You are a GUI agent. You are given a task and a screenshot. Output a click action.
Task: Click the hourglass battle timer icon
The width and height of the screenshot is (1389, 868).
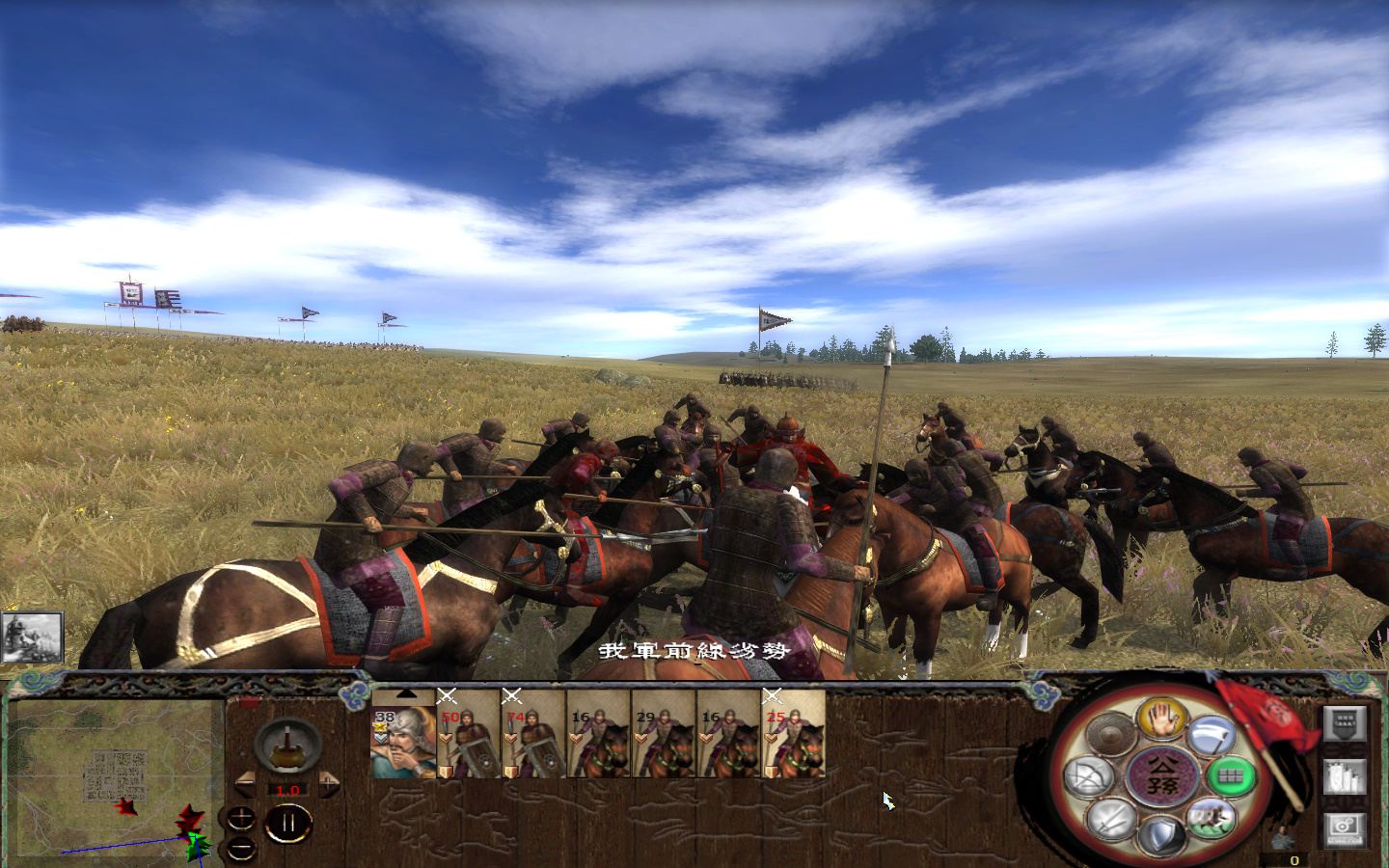point(288,746)
